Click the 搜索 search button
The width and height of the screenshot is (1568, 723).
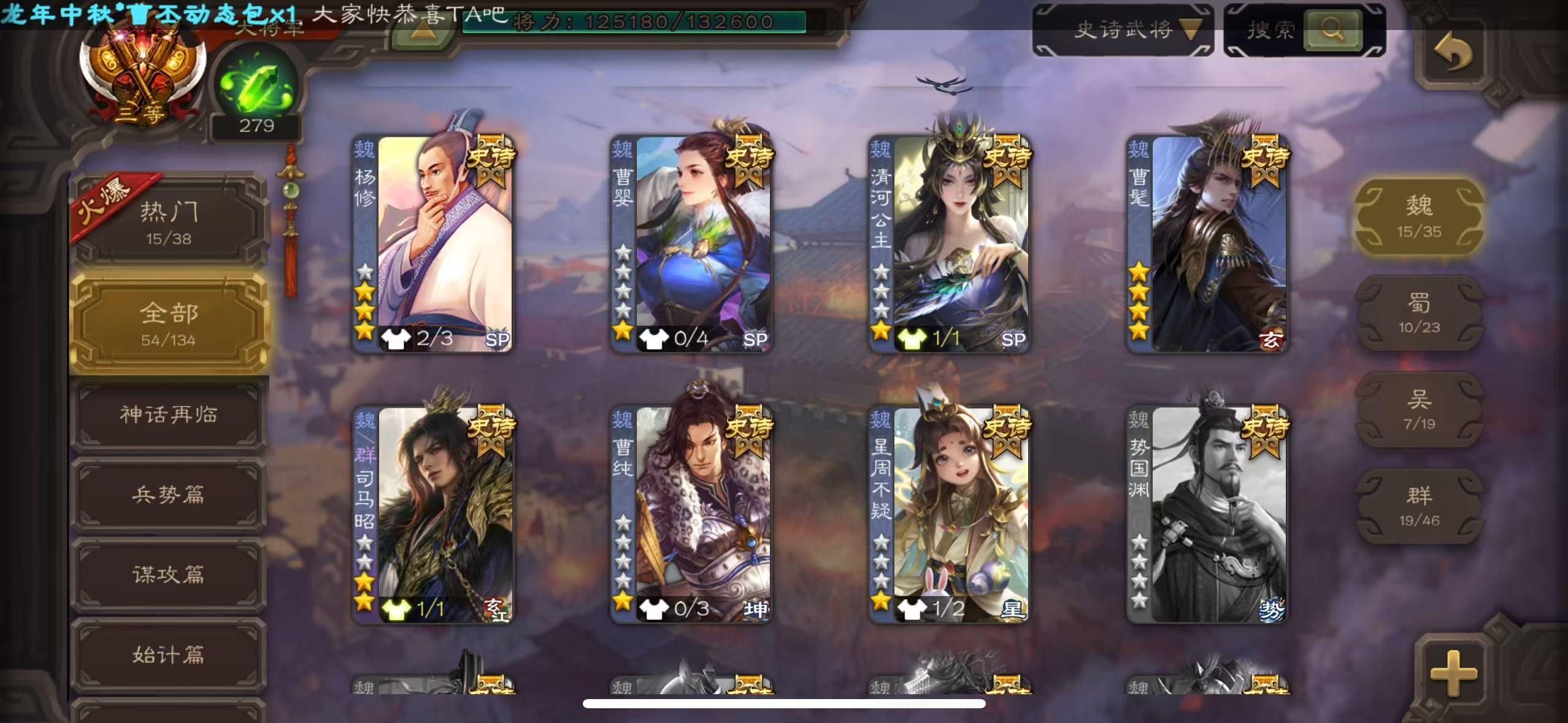click(1331, 29)
